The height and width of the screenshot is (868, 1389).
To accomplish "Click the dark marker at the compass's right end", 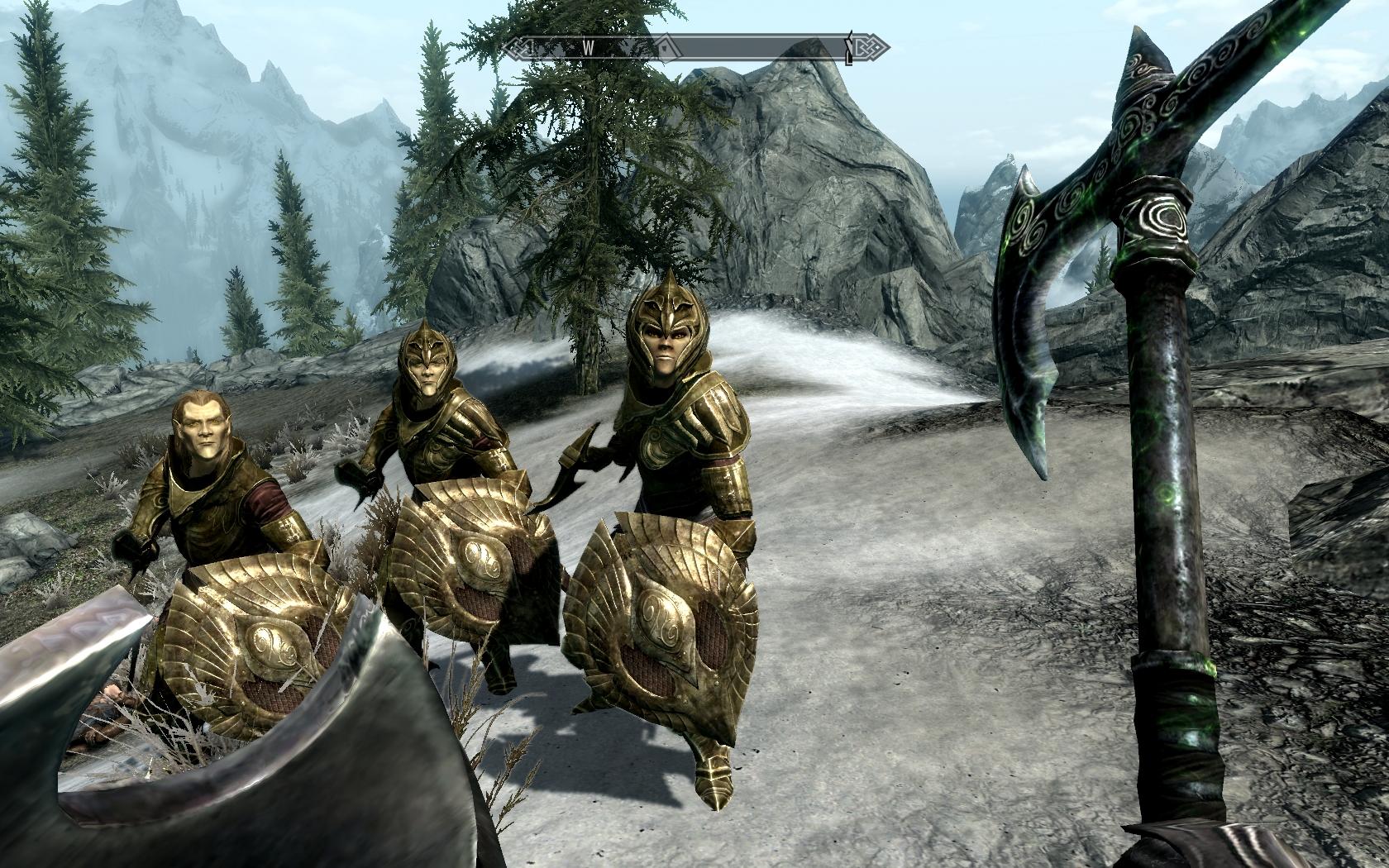I will coord(850,49).
